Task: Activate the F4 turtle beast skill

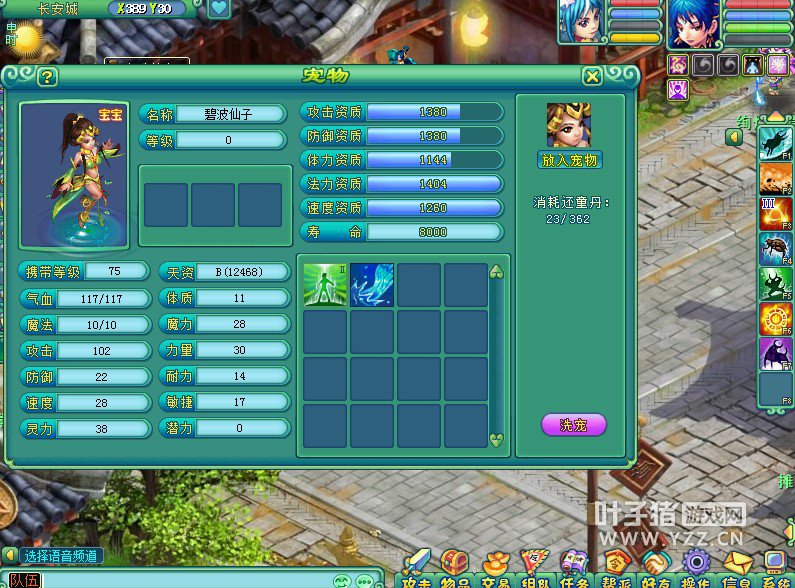Action: pyautogui.click(x=775, y=249)
